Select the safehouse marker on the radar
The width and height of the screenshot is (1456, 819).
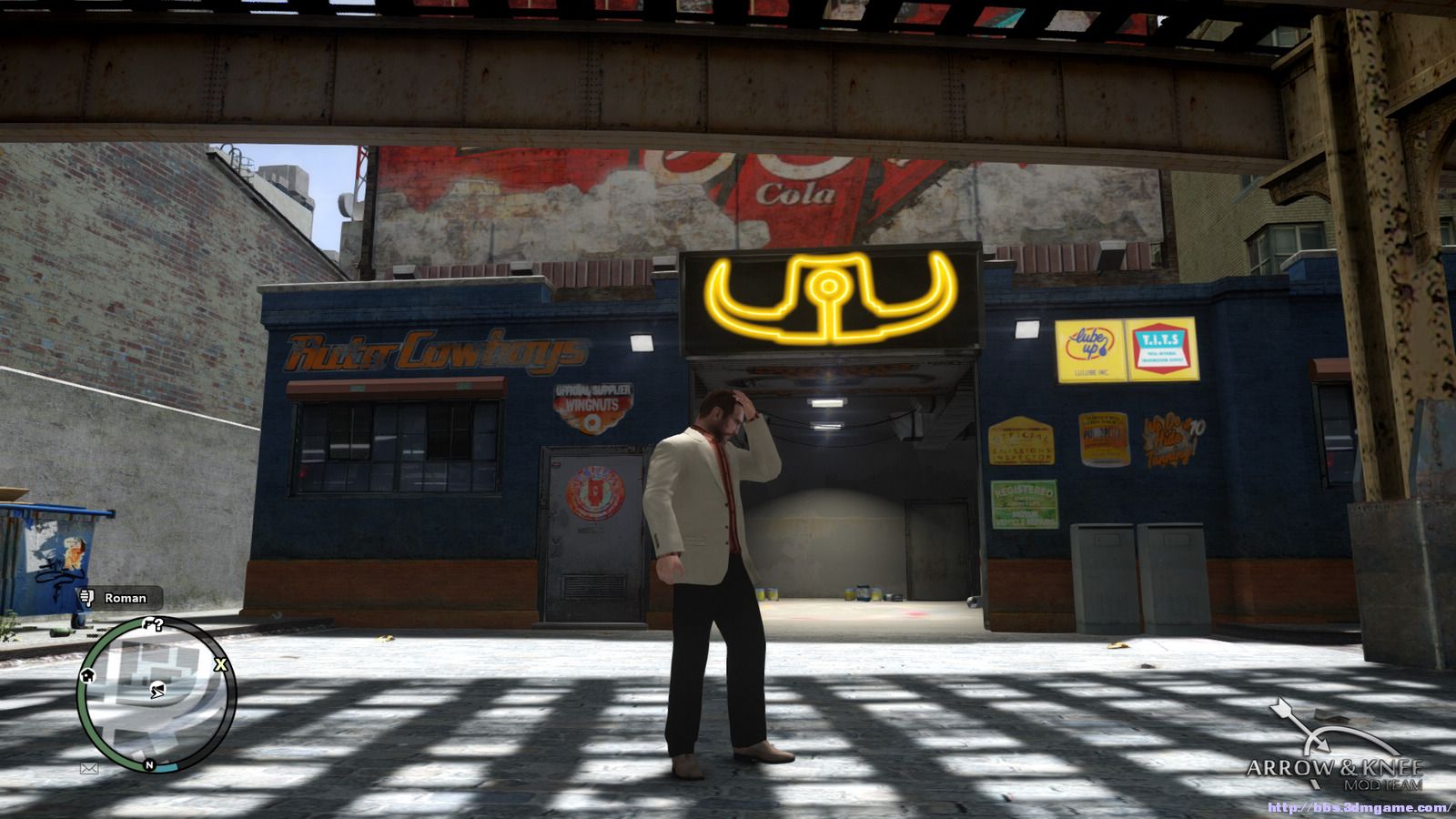click(x=88, y=675)
